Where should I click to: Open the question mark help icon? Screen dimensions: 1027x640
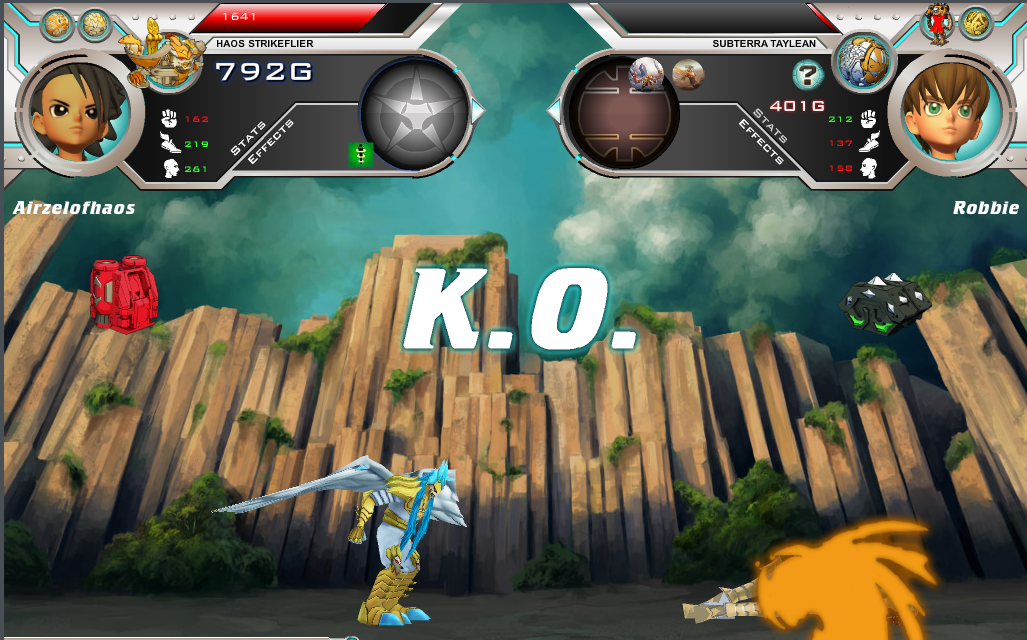point(807,74)
